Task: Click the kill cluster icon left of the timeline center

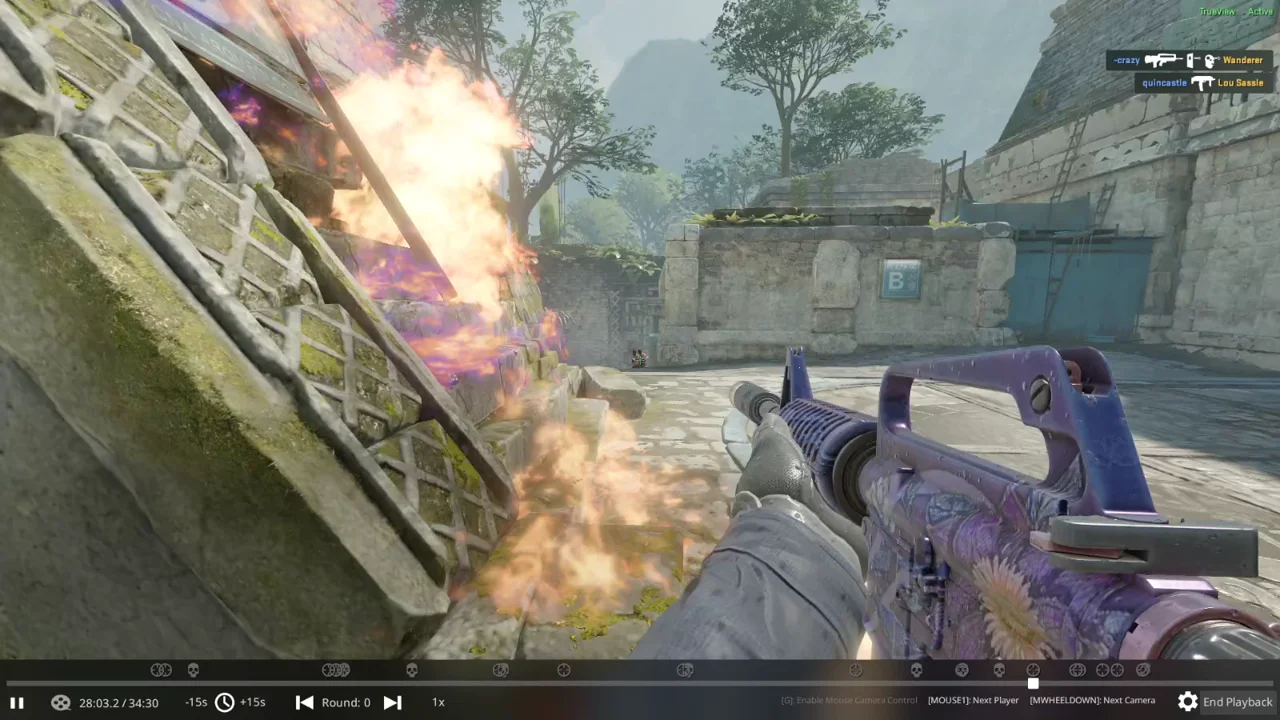Action: (336, 670)
